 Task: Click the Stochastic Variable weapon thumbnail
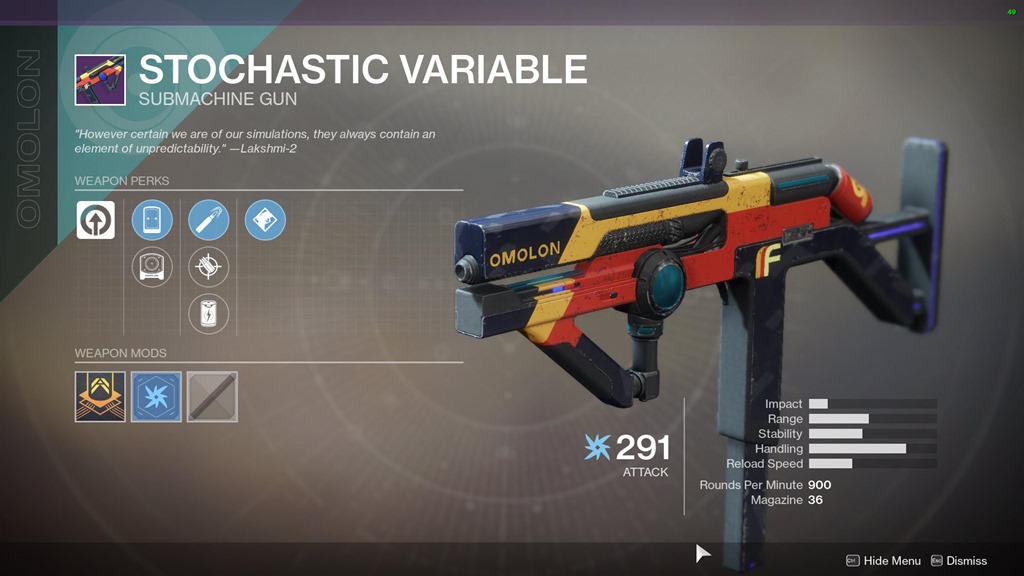click(100, 80)
